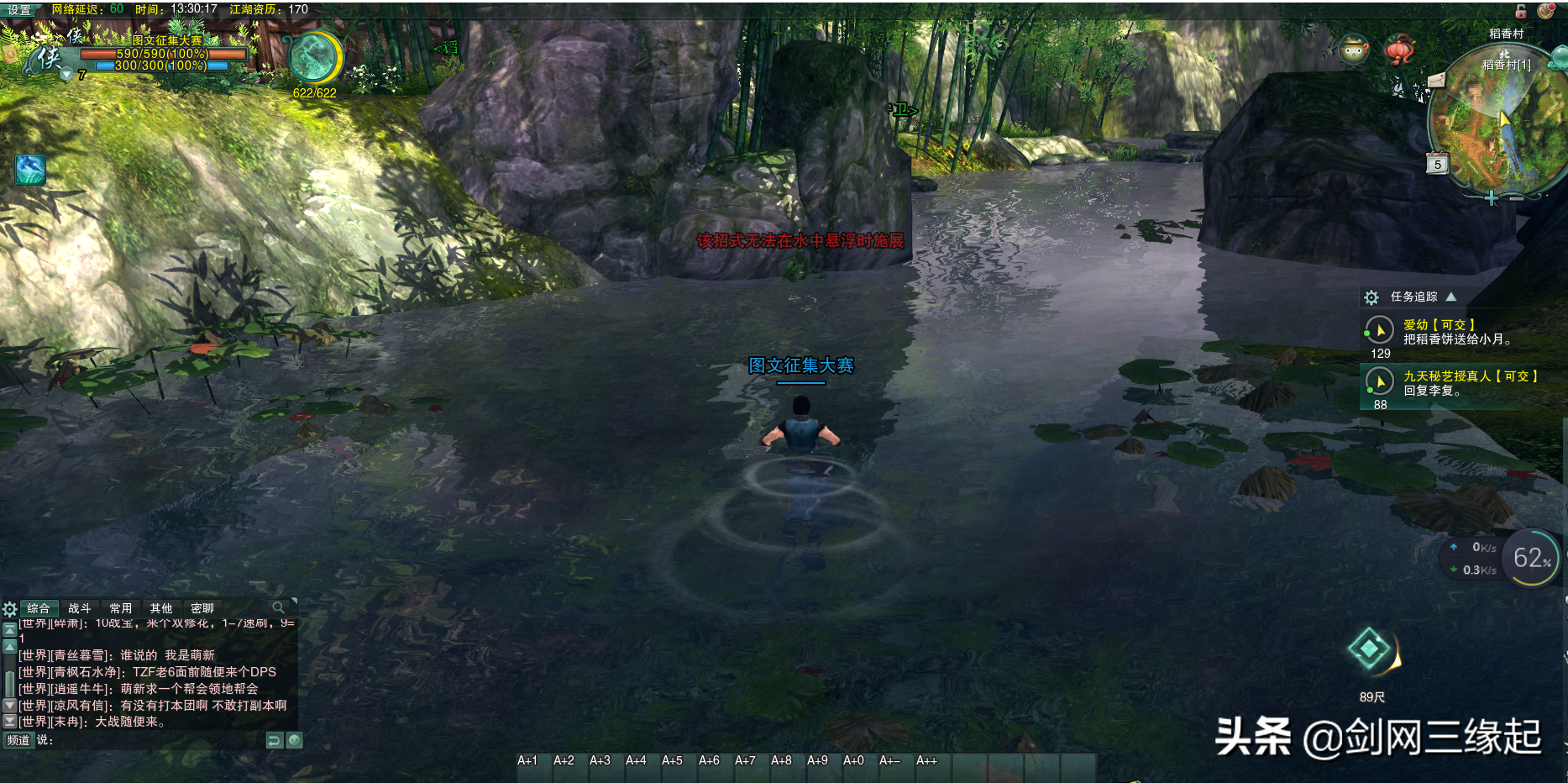The width and height of the screenshot is (1568, 783).
Task: Zoom out the minimap with minus button
Action: 1517,198
